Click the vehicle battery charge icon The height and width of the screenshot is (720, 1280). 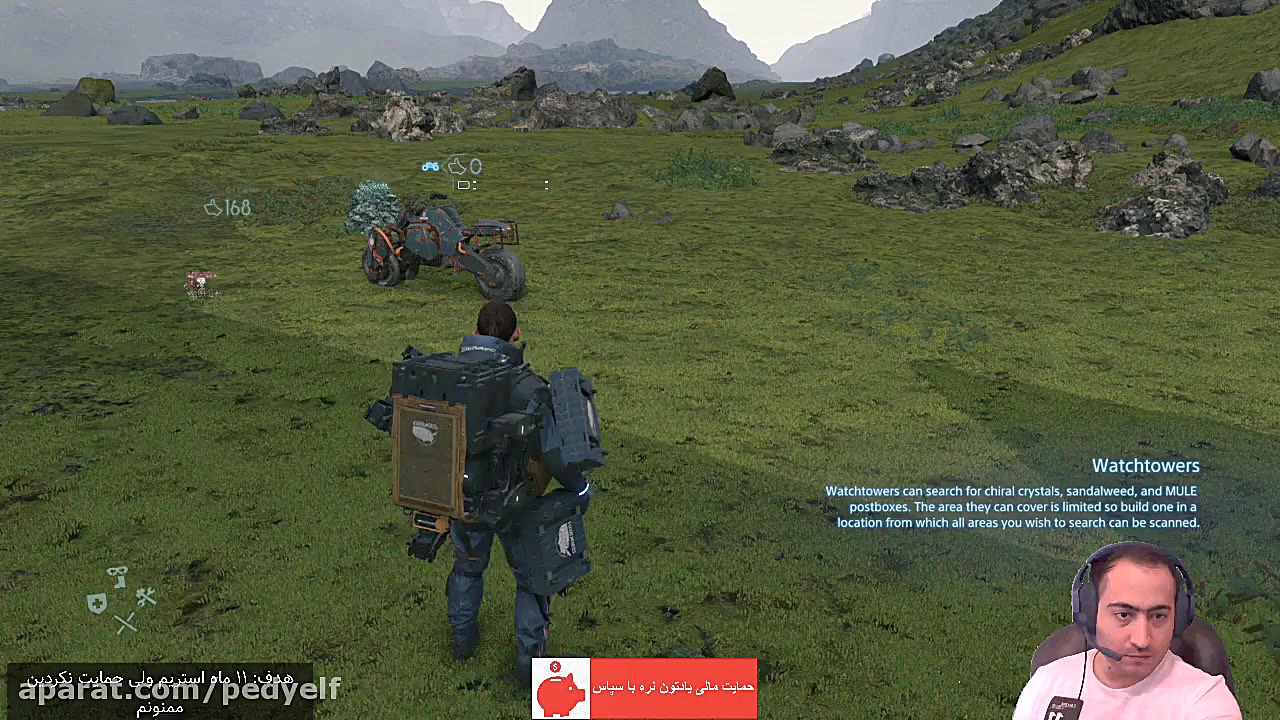[x=463, y=185]
